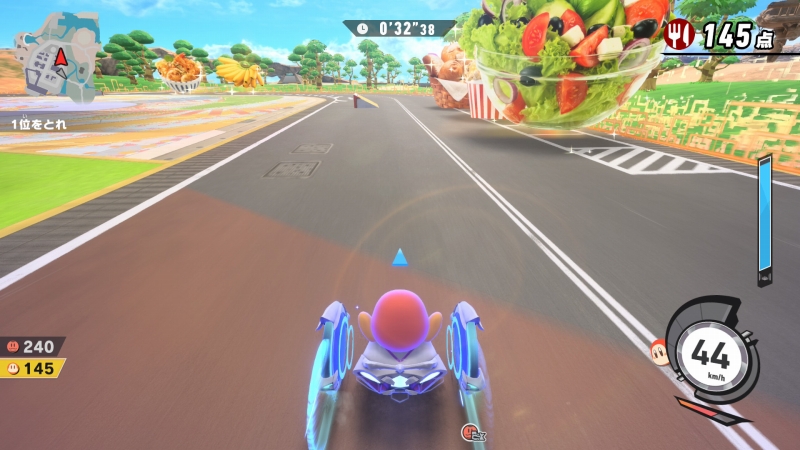
Task: Click the fork and knife food icon
Action: click(679, 35)
